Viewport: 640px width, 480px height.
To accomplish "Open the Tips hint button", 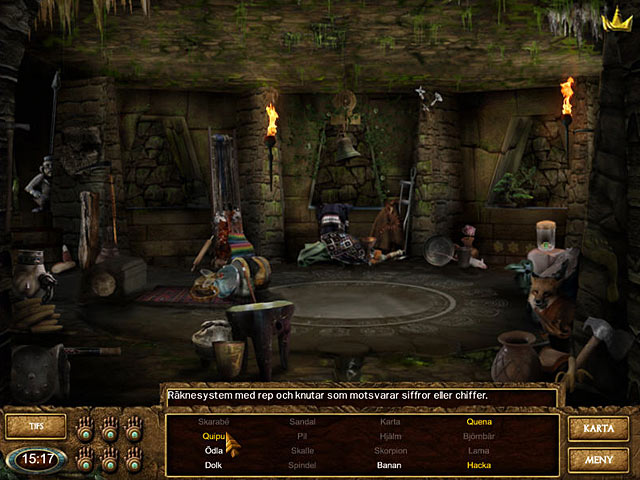I will [x=36, y=427].
